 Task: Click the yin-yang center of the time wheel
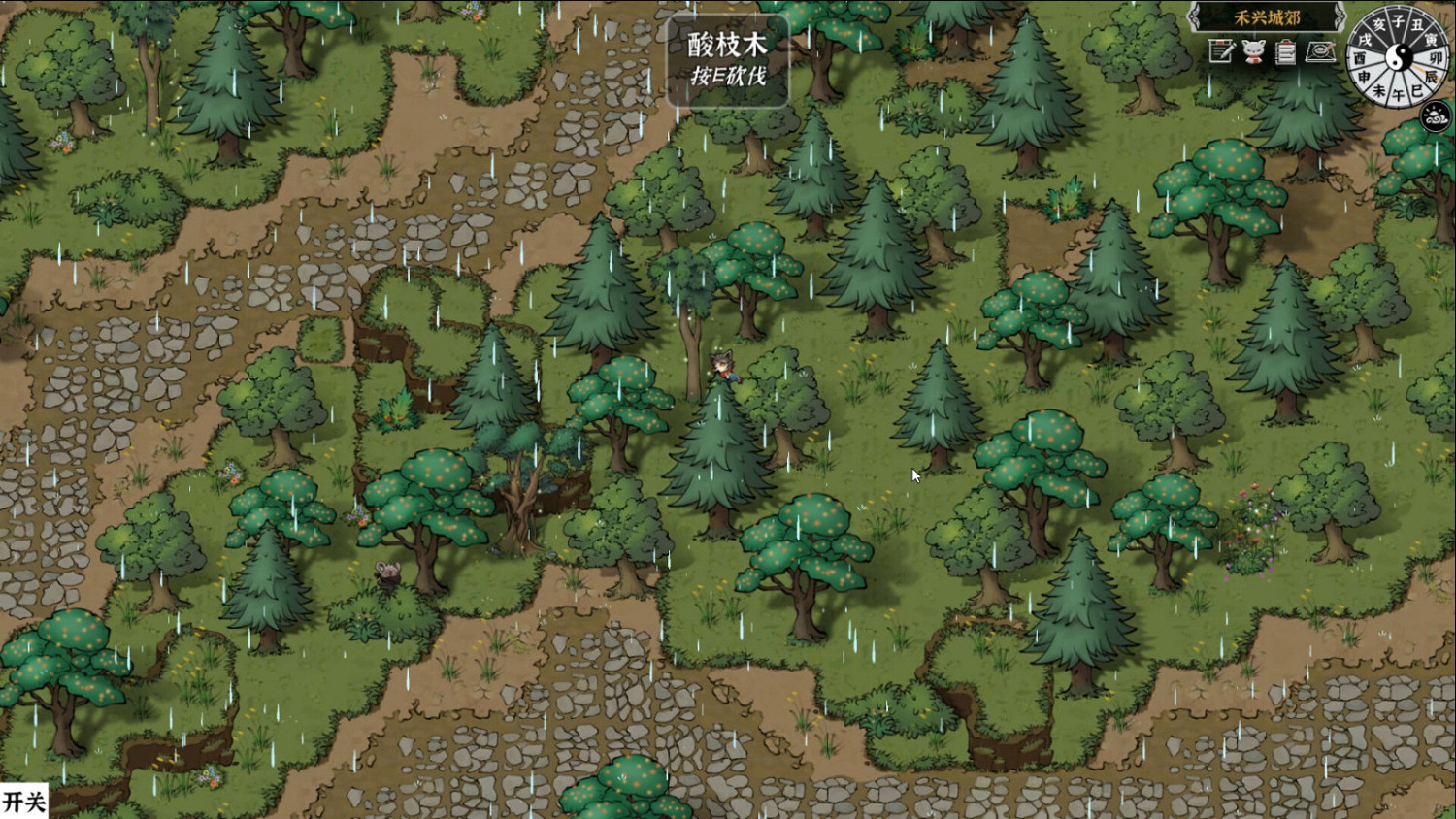click(1400, 57)
